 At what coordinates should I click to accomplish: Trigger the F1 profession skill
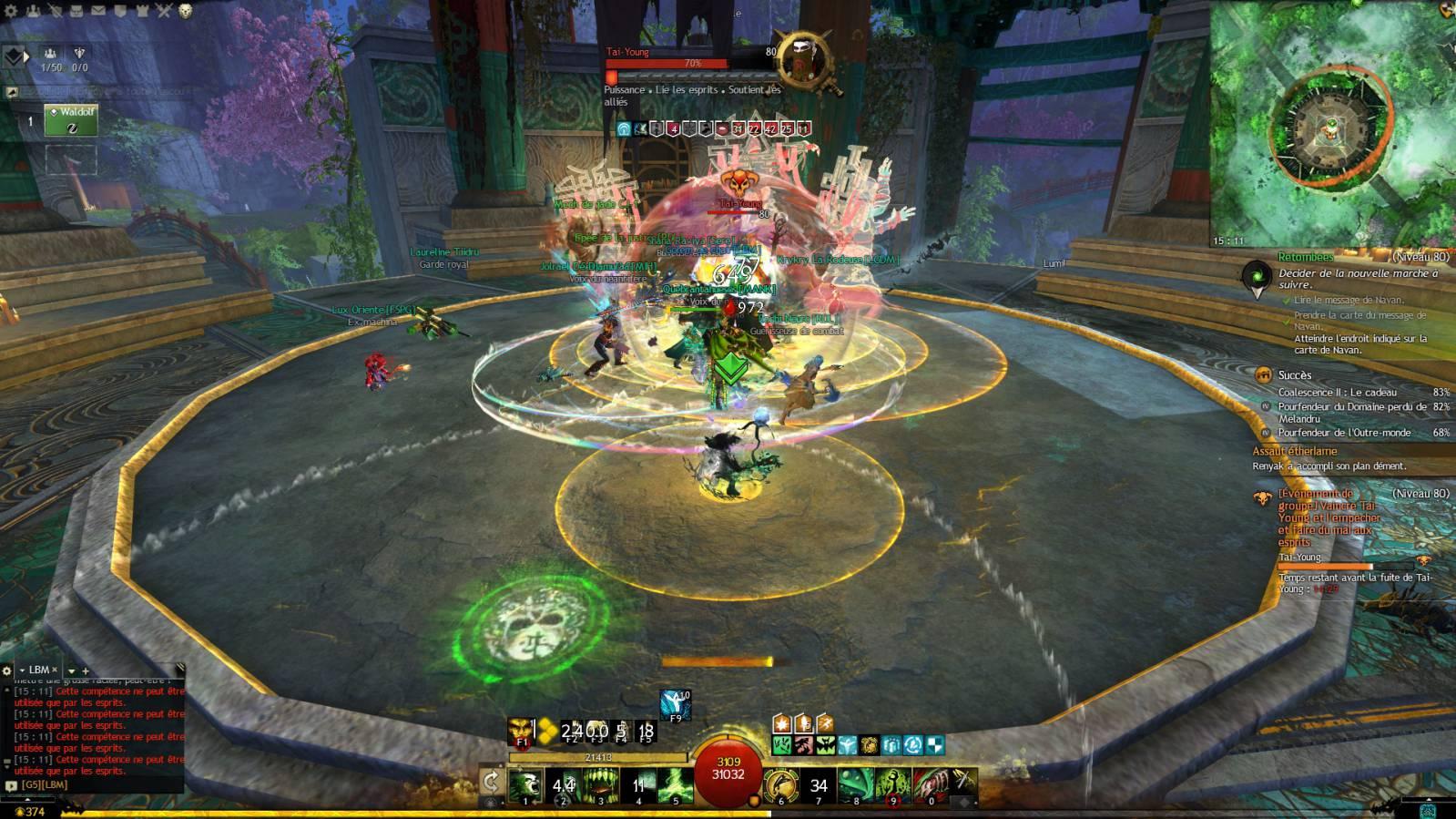[x=521, y=731]
